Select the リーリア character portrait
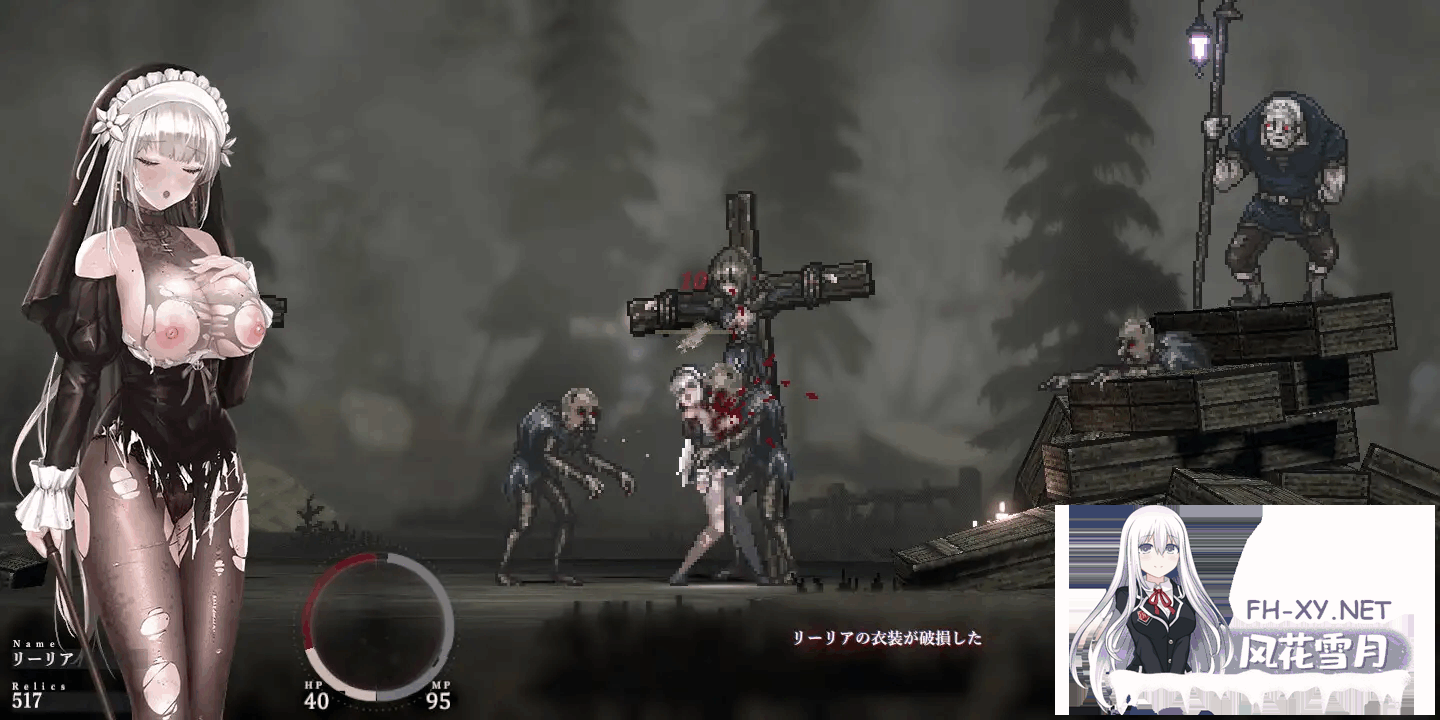The image size is (1440, 720). coord(150,300)
